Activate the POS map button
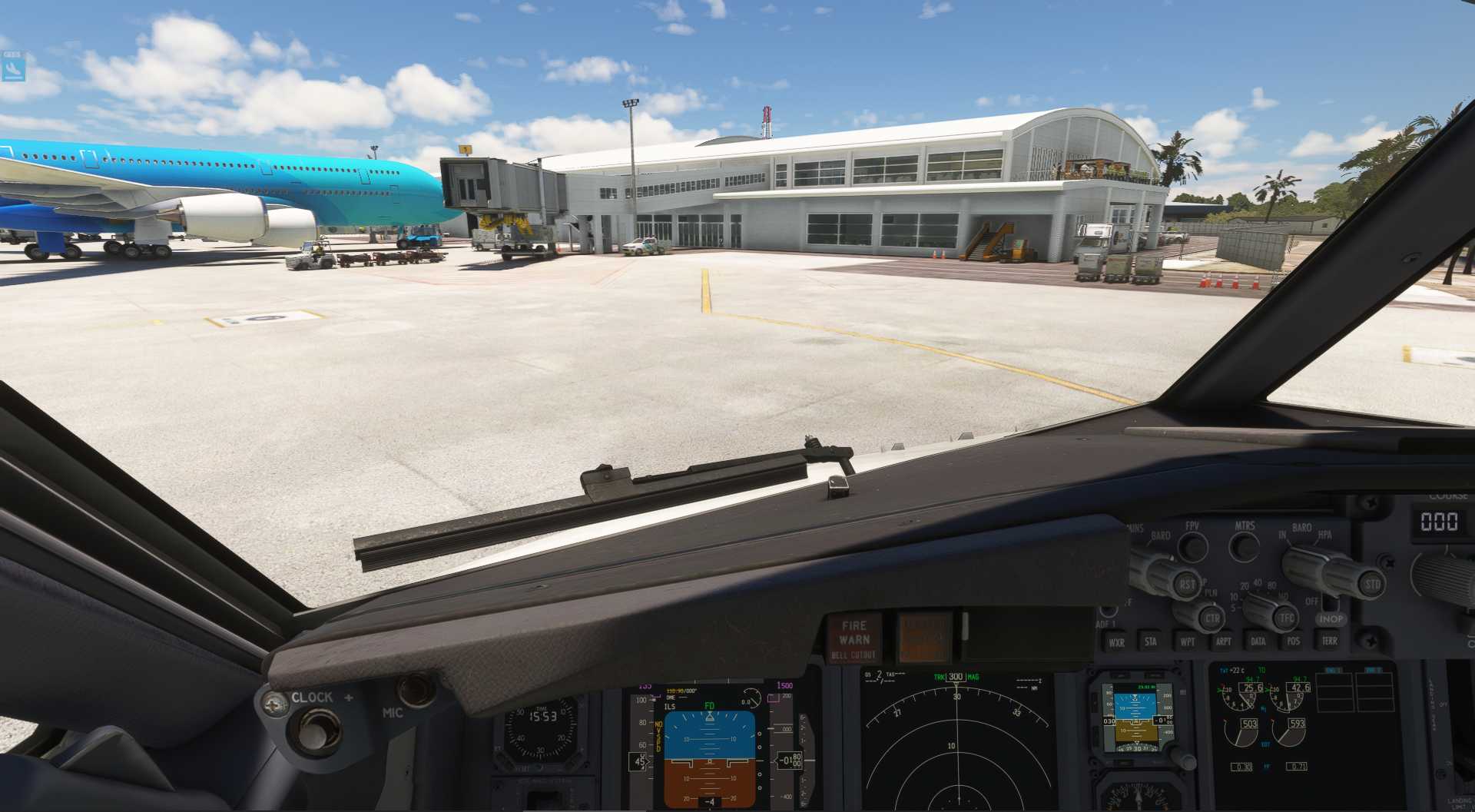Screen dimensions: 1475x812 [x=1294, y=641]
